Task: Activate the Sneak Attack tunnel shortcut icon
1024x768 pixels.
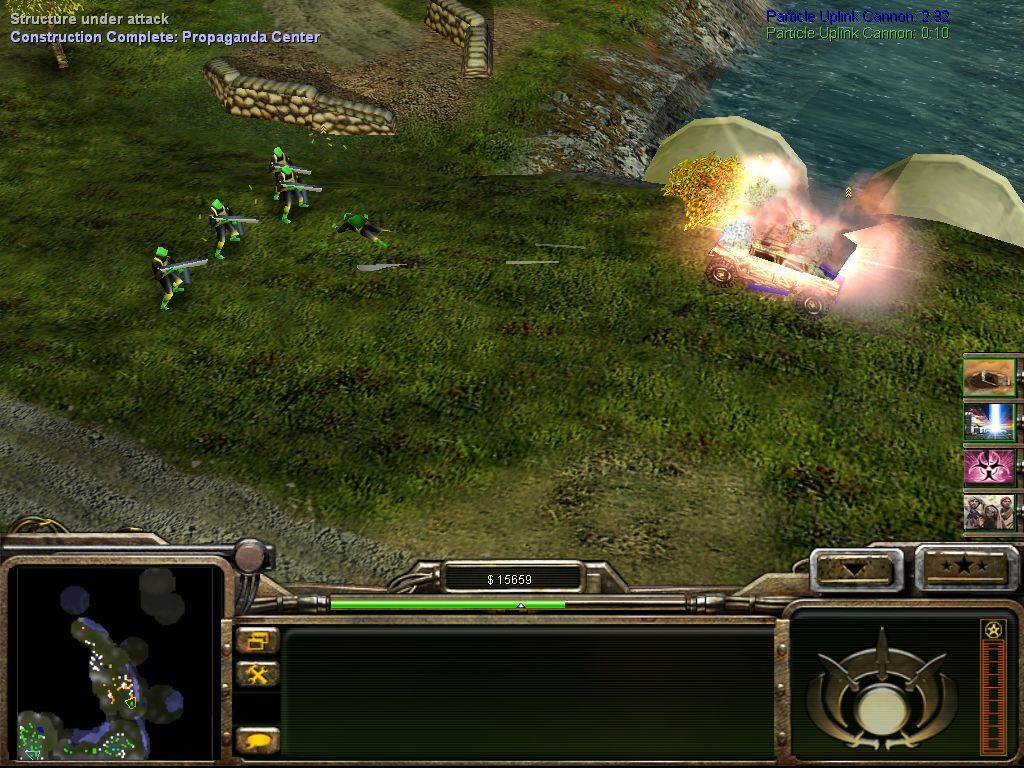Action: point(989,377)
